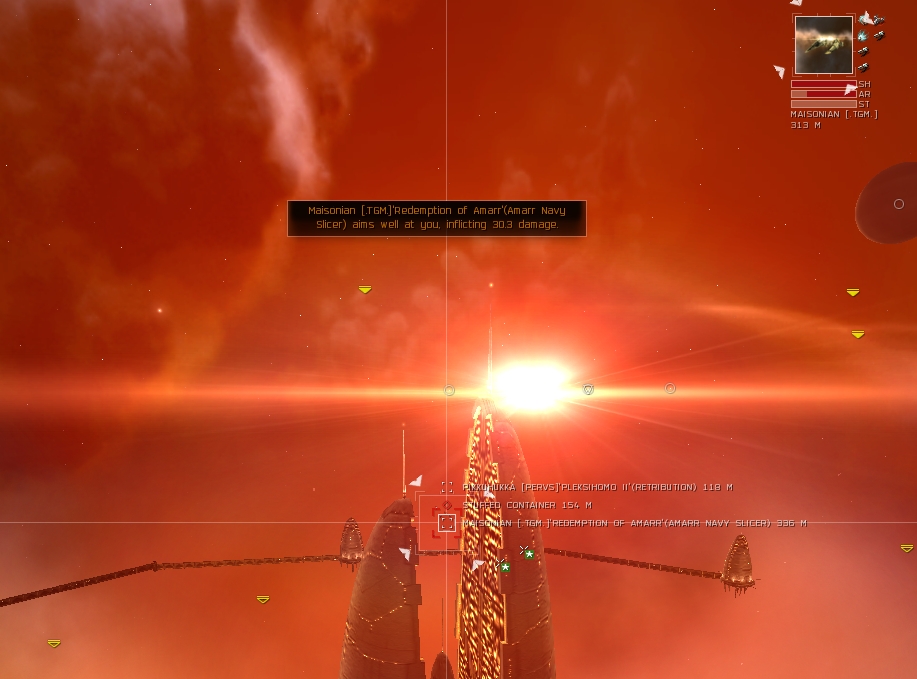Click the Retribution ship bracket of Pikkuhukka
917x679 pixels.
tap(447, 487)
